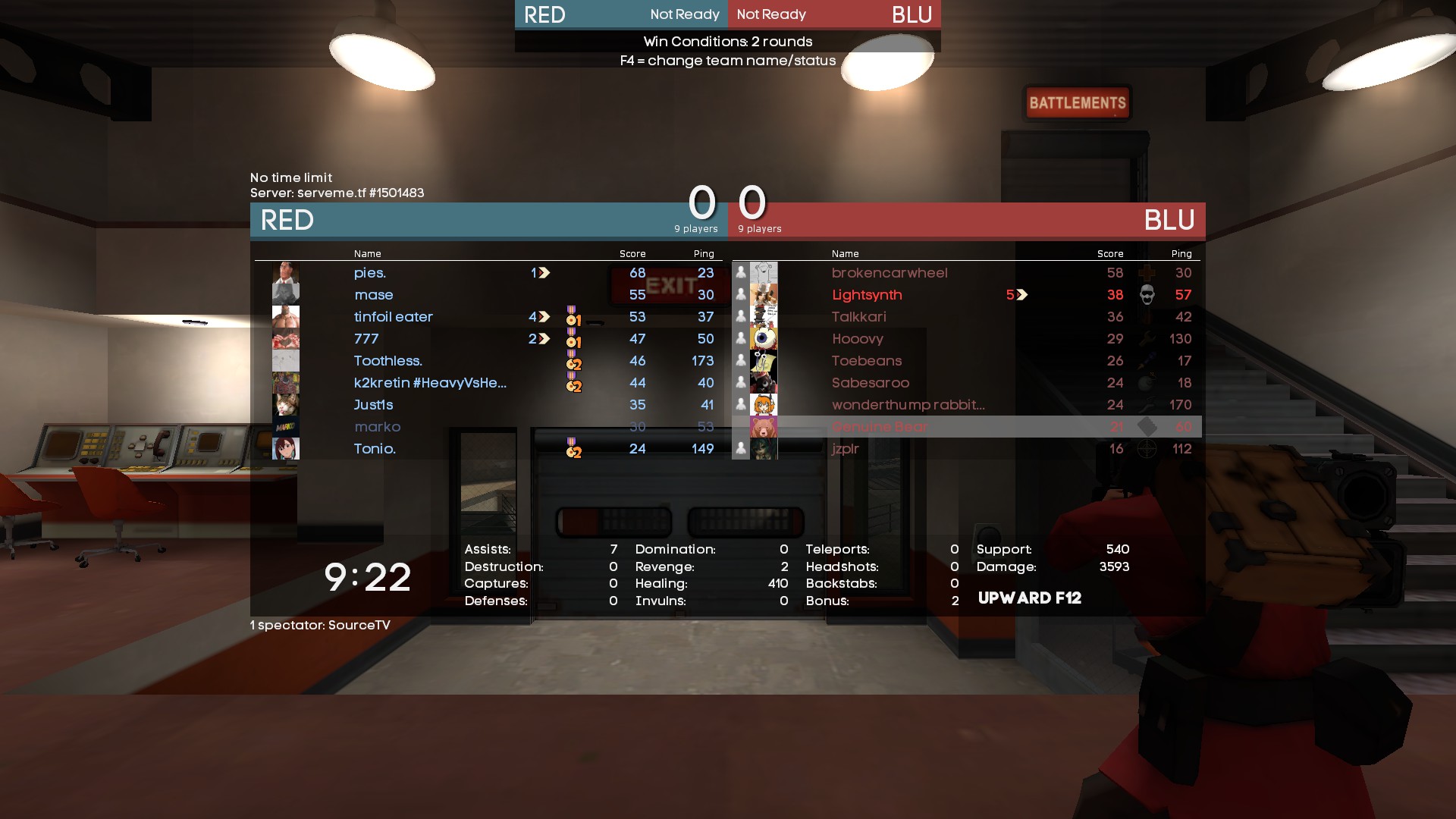This screenshot has height=819, width=1456.
Task: Select brokencarwheel on BLU team
Action: pos(890,273)
